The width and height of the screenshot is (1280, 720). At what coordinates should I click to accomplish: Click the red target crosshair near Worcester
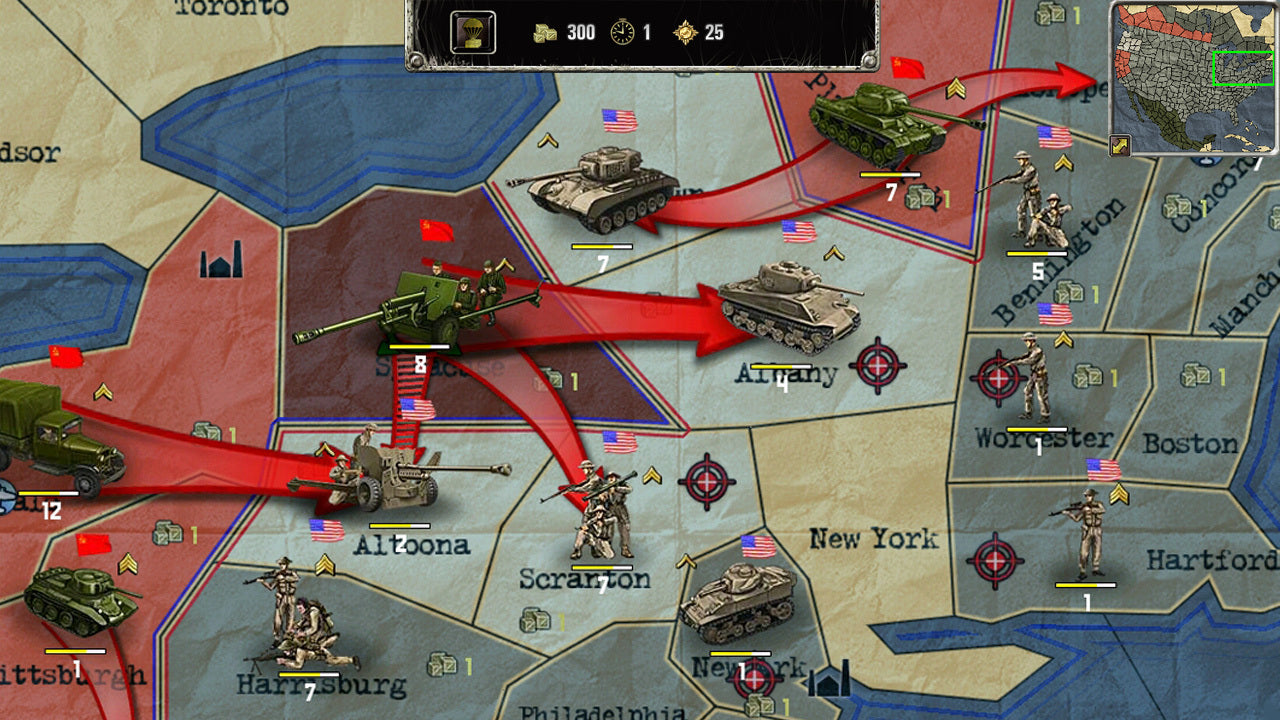click(997, 378)
